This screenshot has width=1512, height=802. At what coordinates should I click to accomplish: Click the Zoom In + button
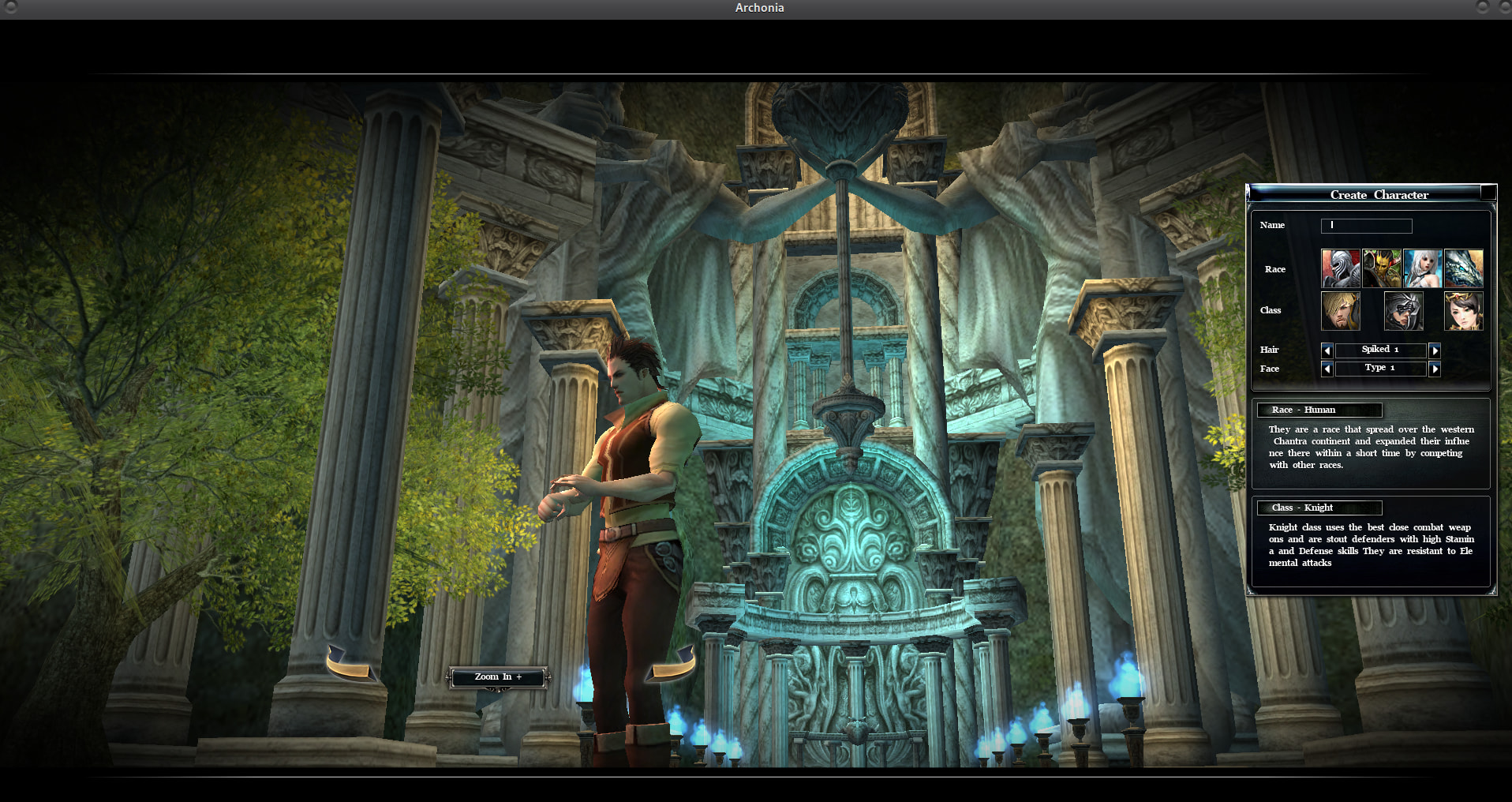(x=498, y=677)
